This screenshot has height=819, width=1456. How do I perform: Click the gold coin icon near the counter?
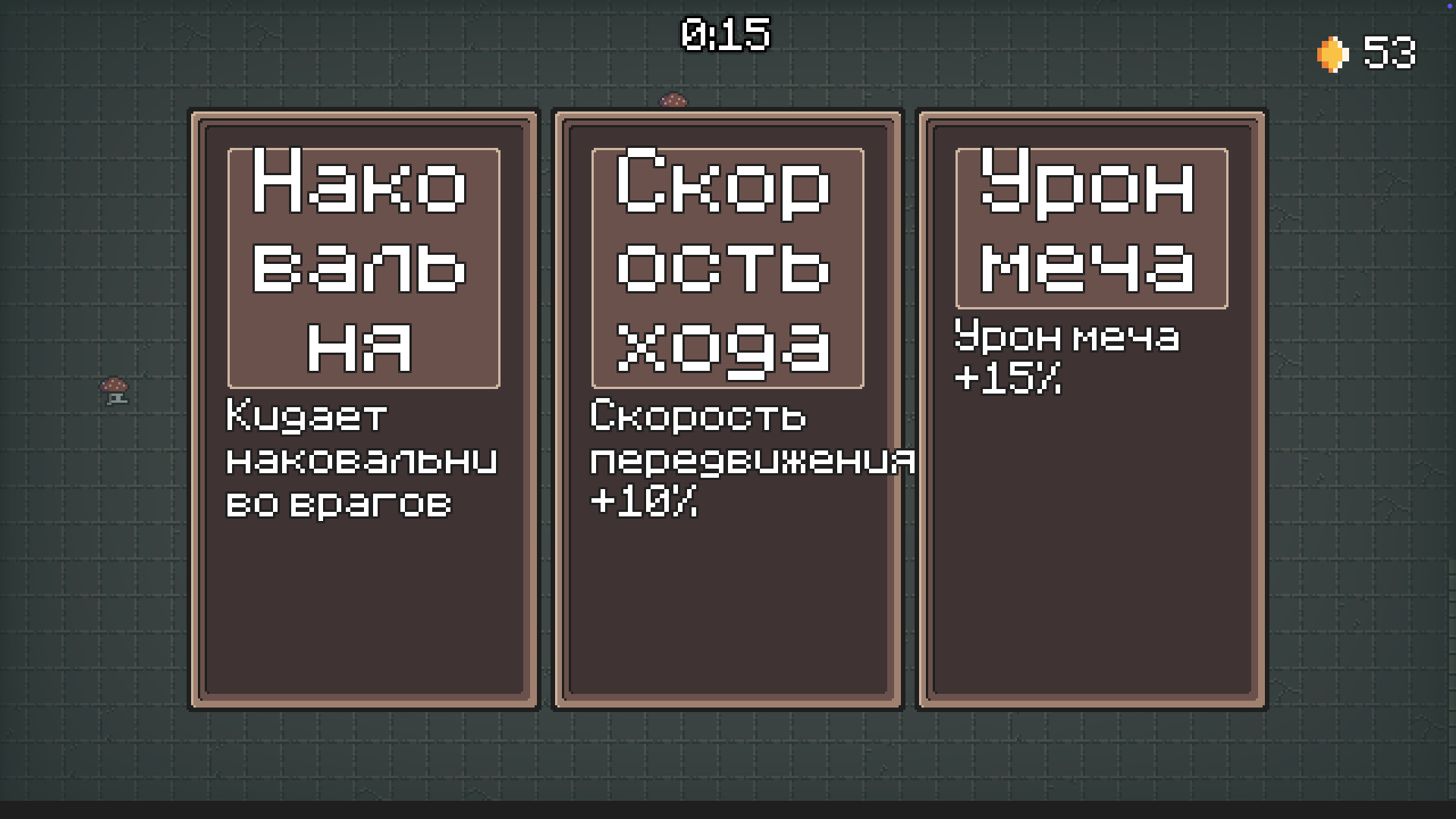(1331, 53)
